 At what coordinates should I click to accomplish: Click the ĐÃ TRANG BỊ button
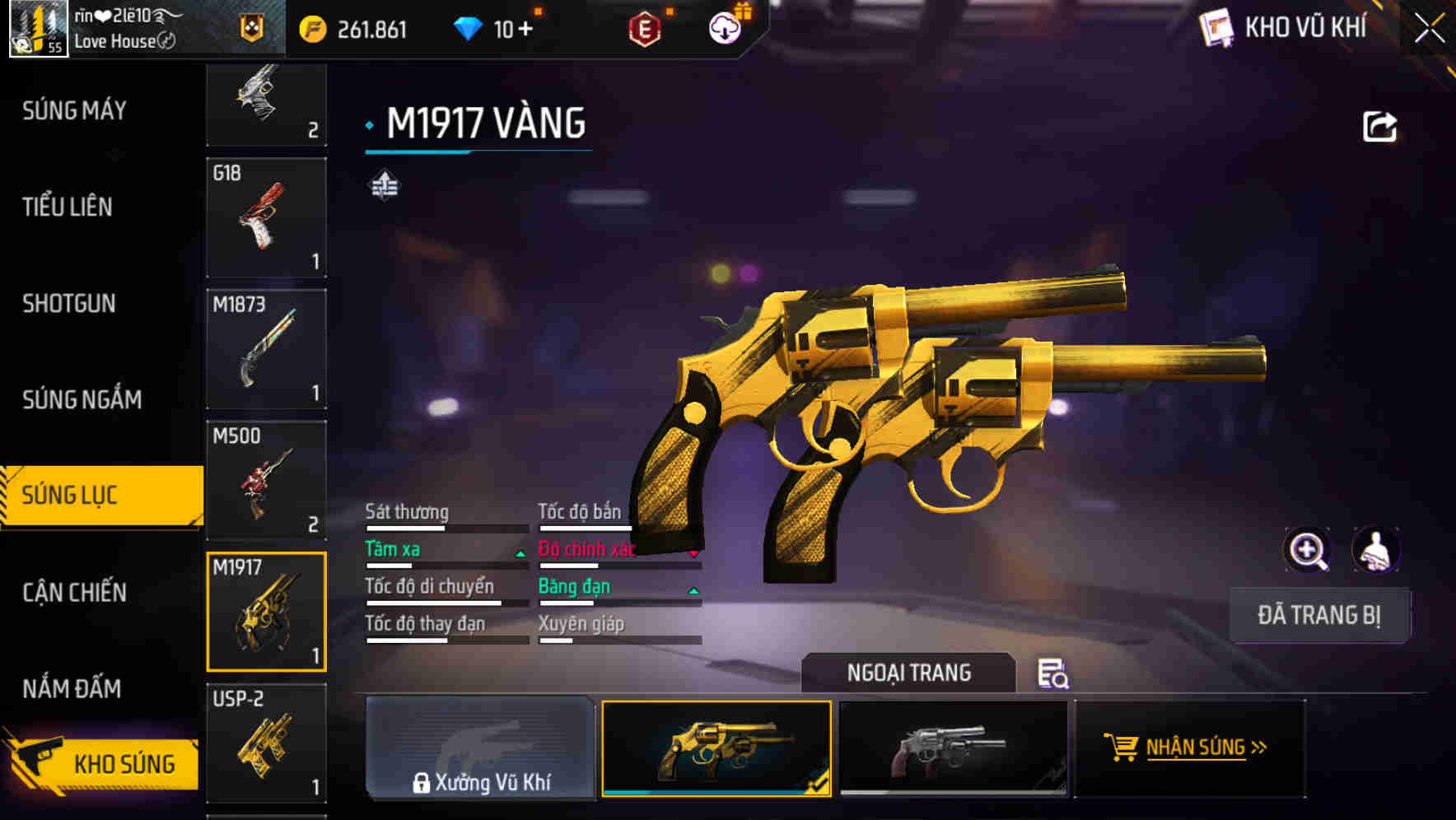pos(1318,615)
